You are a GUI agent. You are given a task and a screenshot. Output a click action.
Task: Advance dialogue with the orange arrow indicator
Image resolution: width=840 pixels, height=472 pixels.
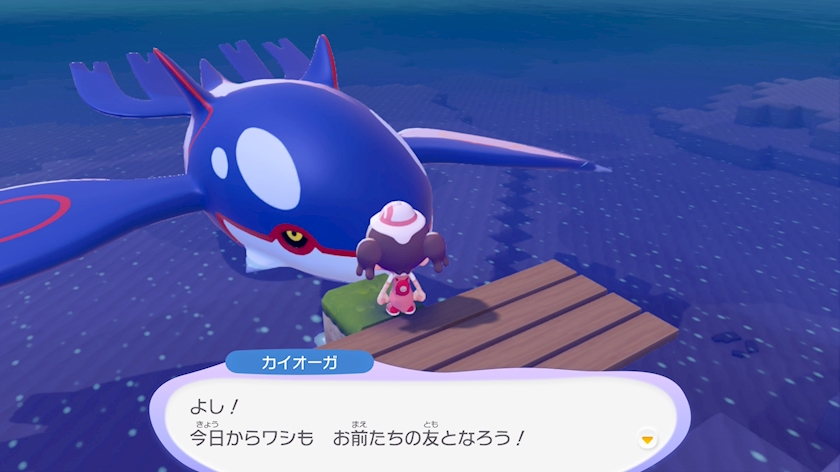647,437
